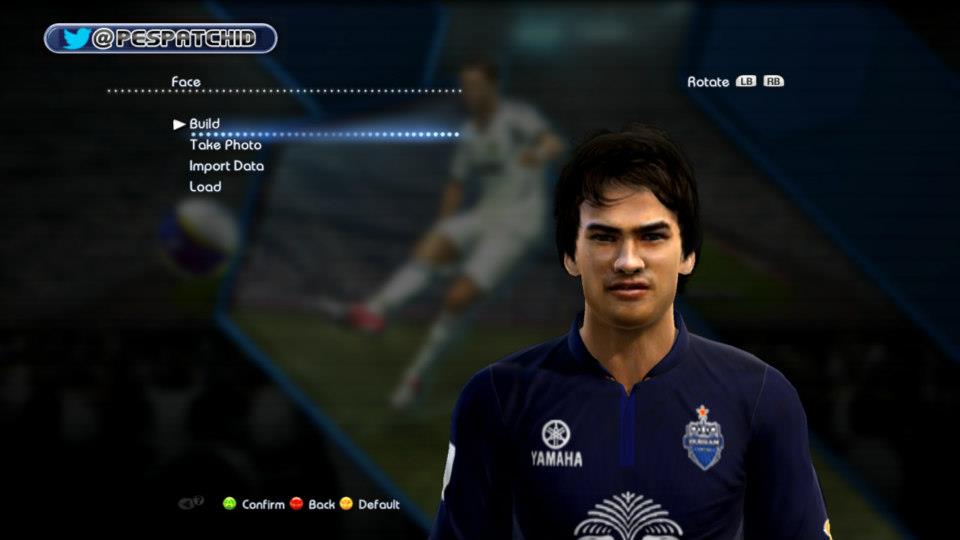The width and height of the screenshot is (960, 540).
Task: Select the Build menu option
Action: (x=204, y=124)
